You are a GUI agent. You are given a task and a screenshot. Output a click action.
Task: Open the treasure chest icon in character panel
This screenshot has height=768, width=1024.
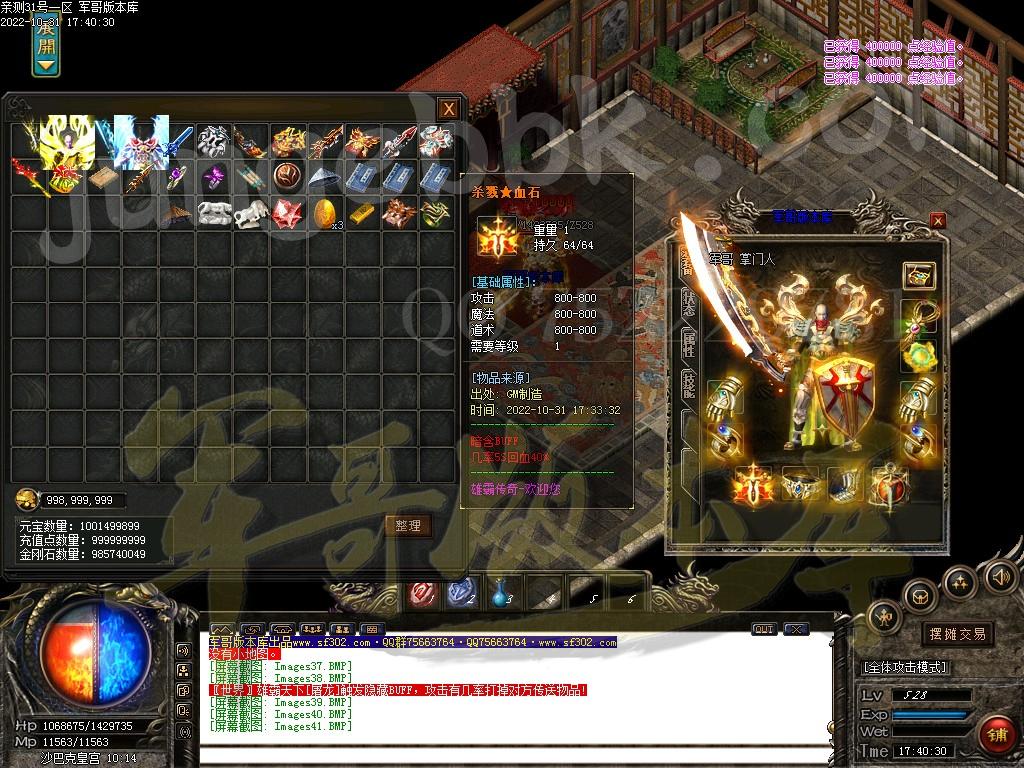(x=917, y=275)
